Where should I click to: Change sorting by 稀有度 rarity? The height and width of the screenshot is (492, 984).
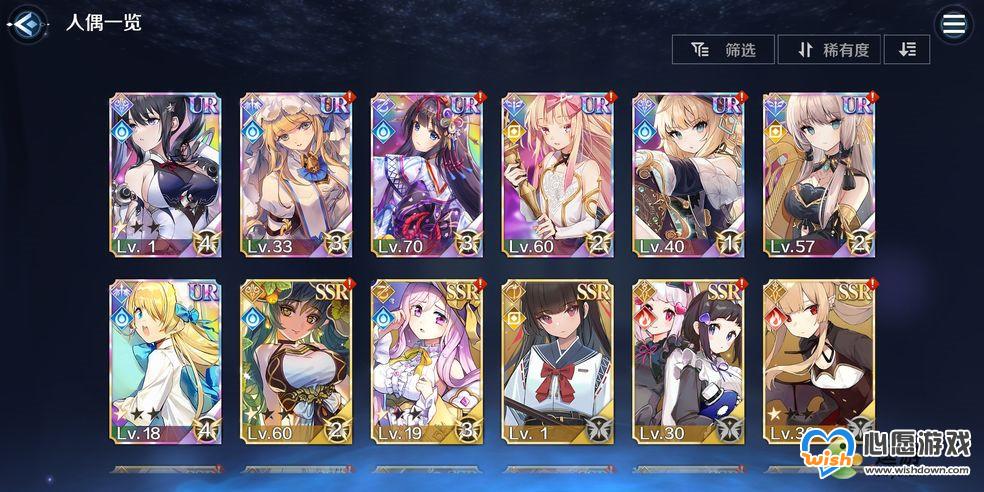[829, 50]
